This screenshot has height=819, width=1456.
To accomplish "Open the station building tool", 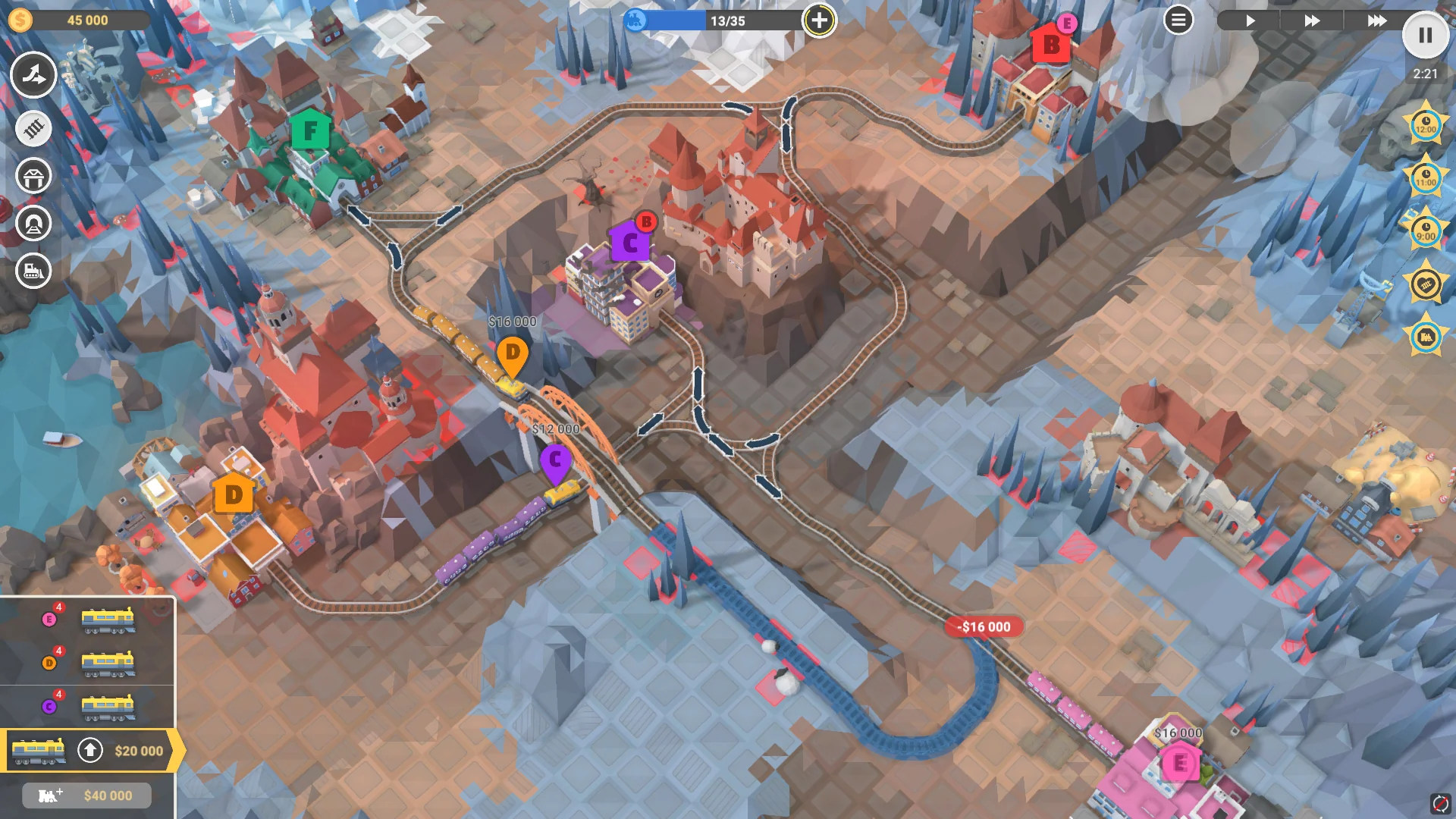I will [x=33, y=175].
